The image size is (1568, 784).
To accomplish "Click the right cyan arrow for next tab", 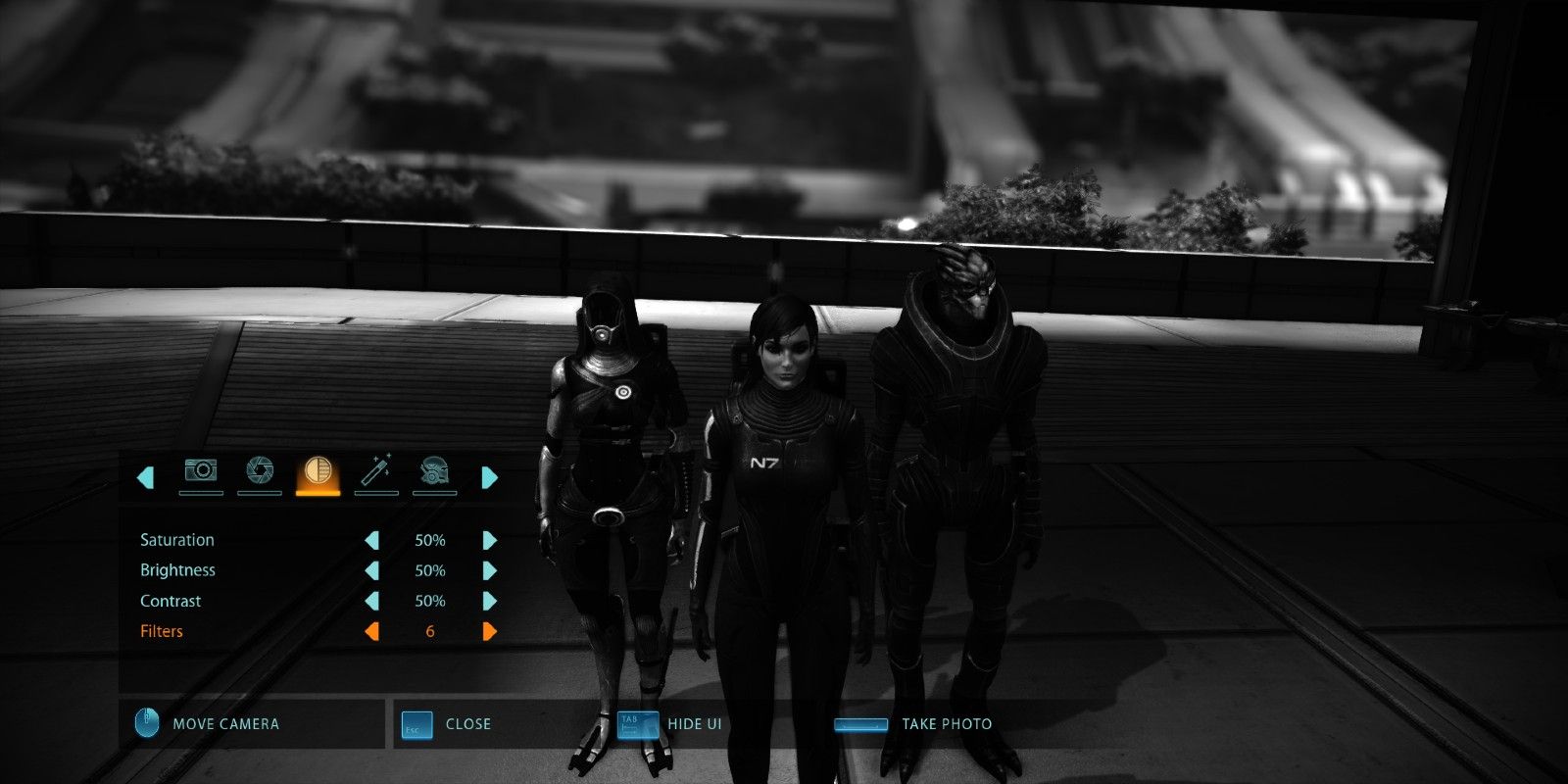I will (x=488, y=476).
